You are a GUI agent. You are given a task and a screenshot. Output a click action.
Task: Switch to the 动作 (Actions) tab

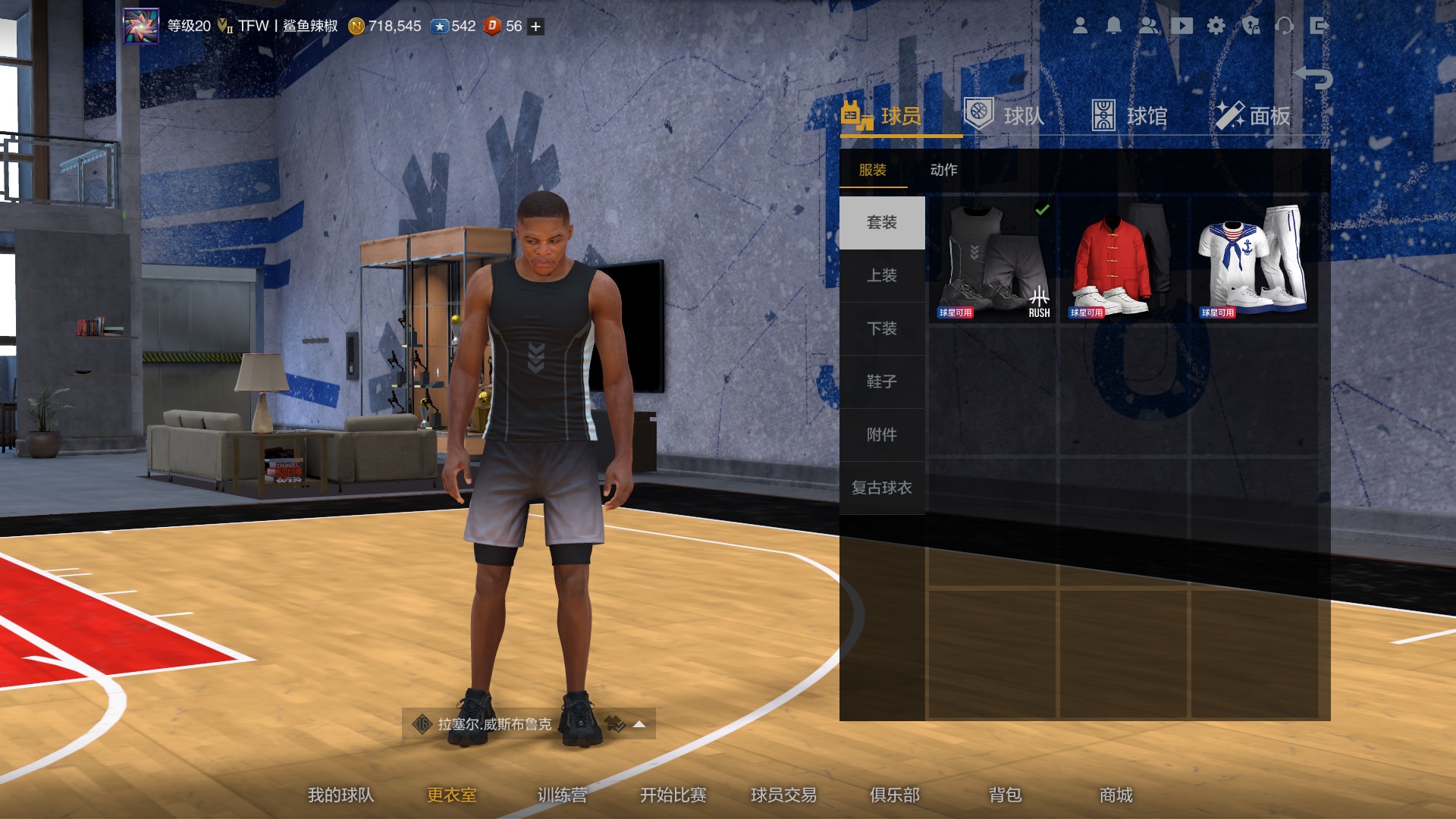coord(943,170)
